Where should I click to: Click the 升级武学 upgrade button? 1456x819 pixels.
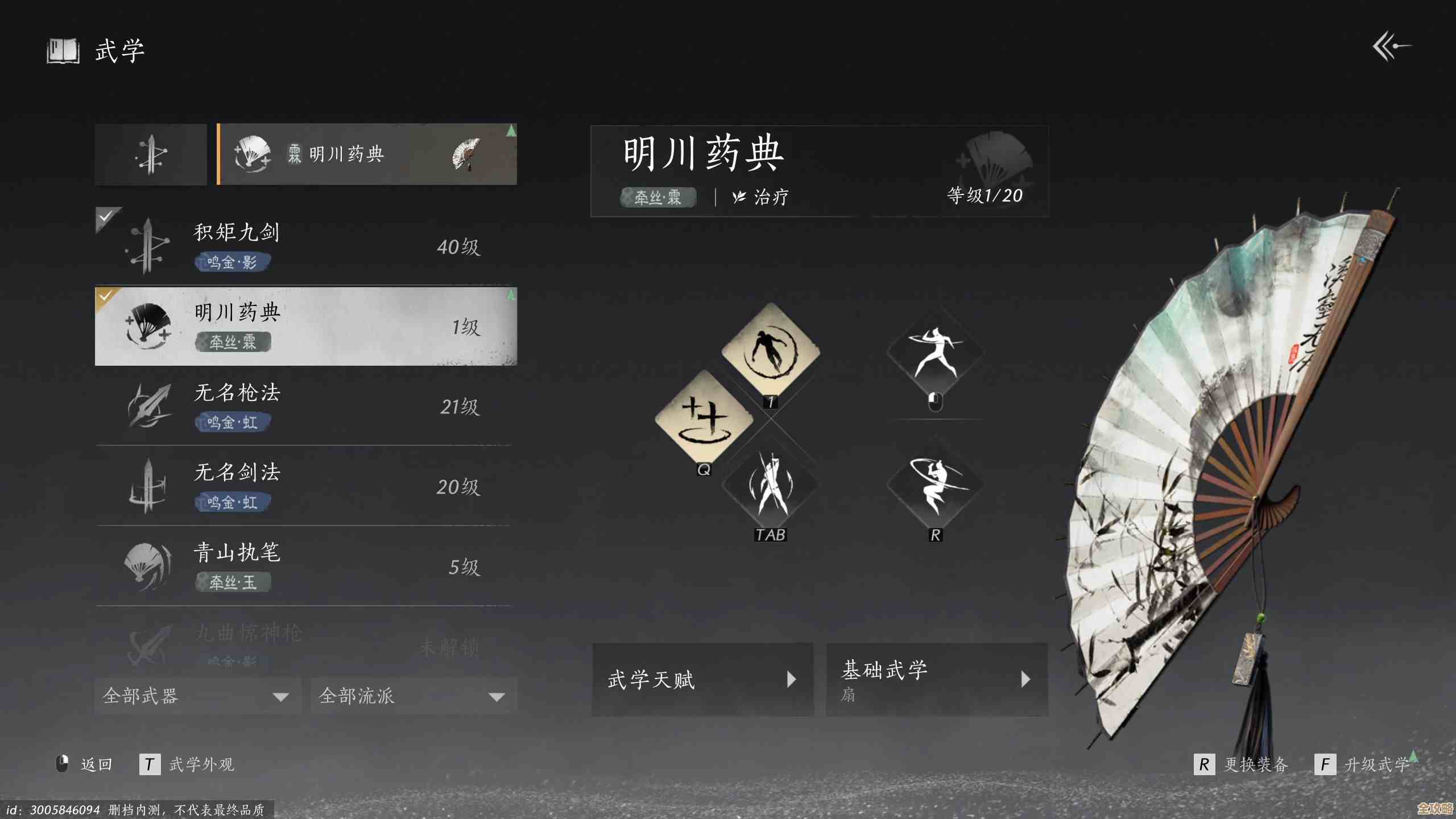(x=1375, y=764)
